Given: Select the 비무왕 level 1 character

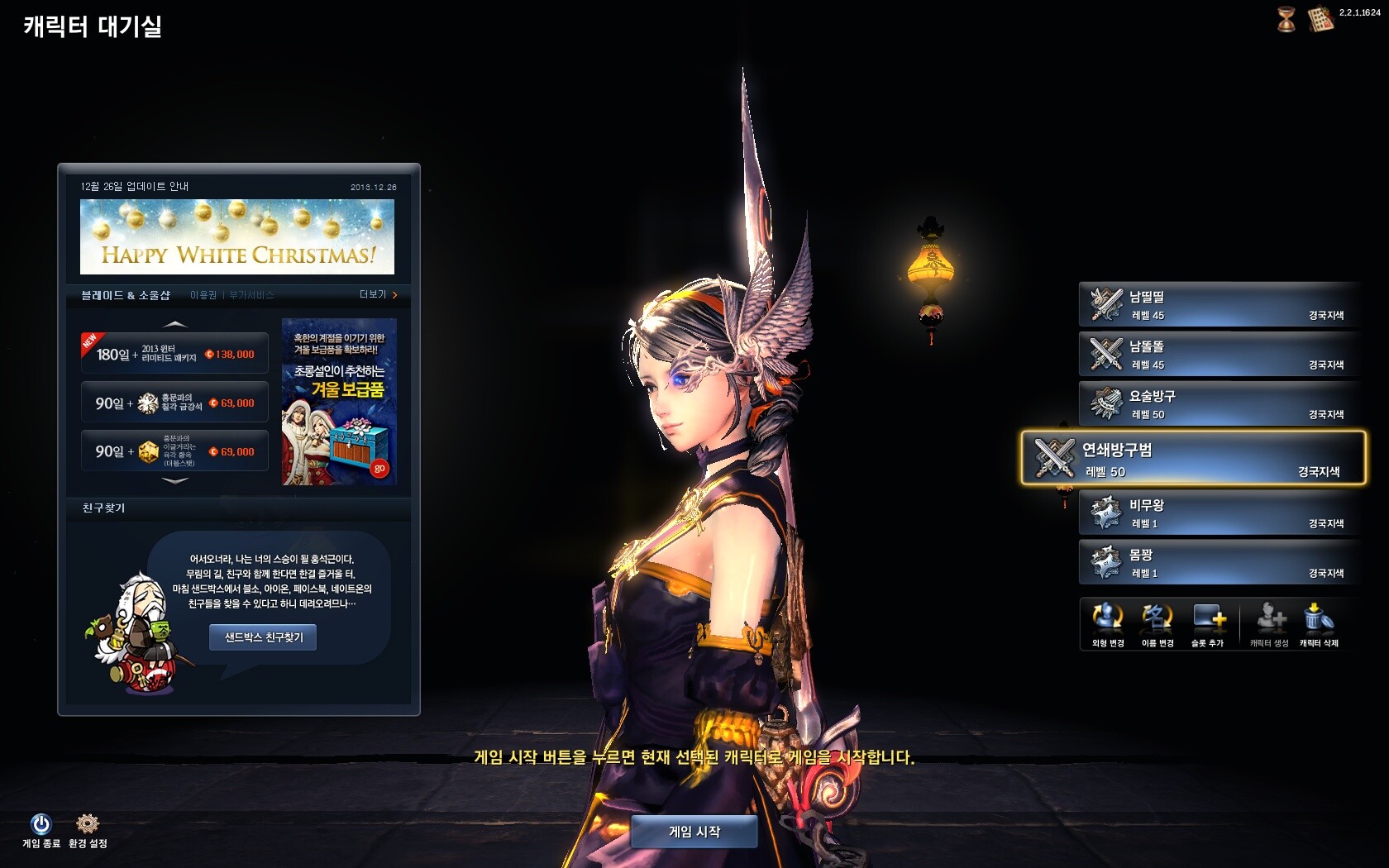Looking at the screenshot, I should pos(1219,513).
